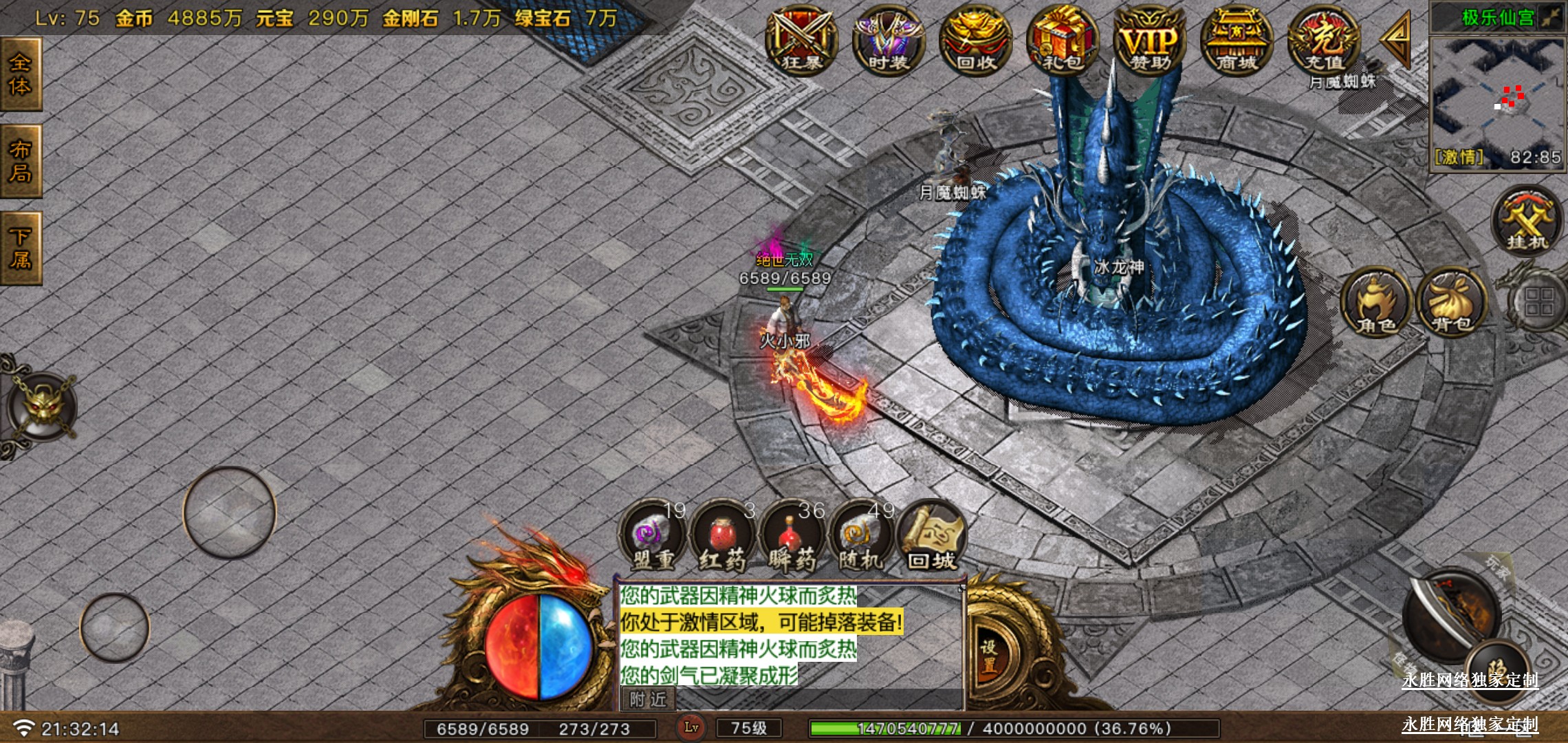
Task: Select the 布局 layout tab
Action: point(21,162)
